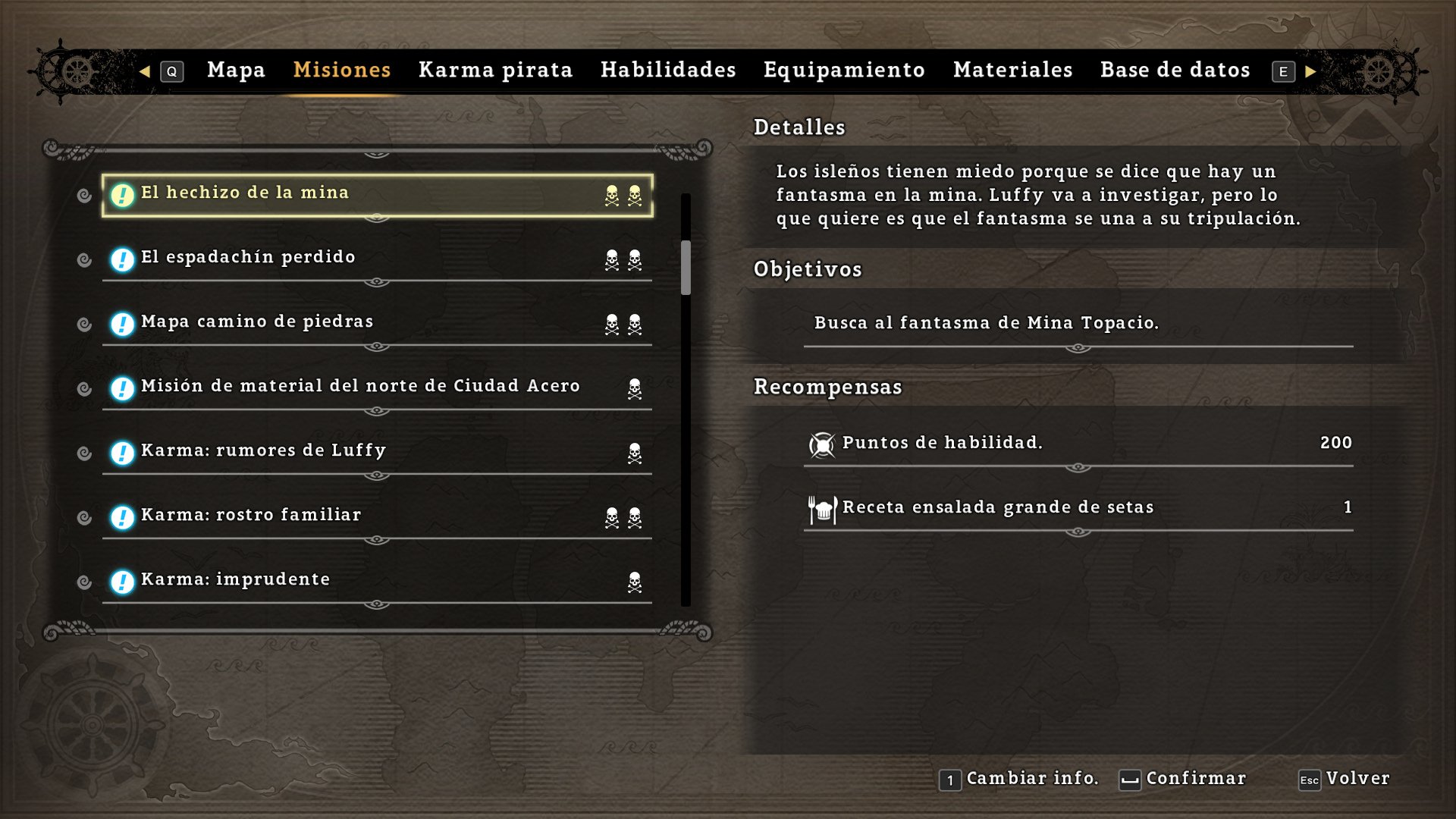Image resolution: width=1456 pixels, height=819 pixels.
Task: Switch to the Materiales tab
Action: click(x=1012, y=71)
